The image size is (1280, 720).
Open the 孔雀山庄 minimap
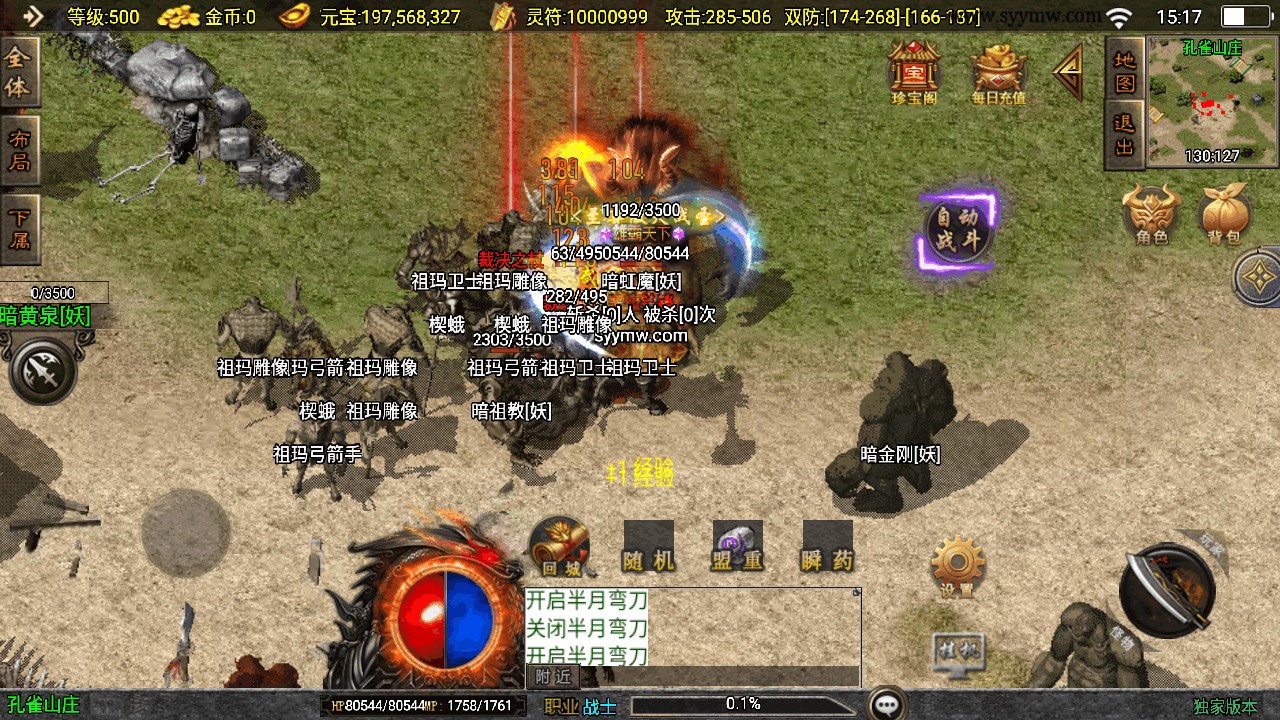[1212, 102]
